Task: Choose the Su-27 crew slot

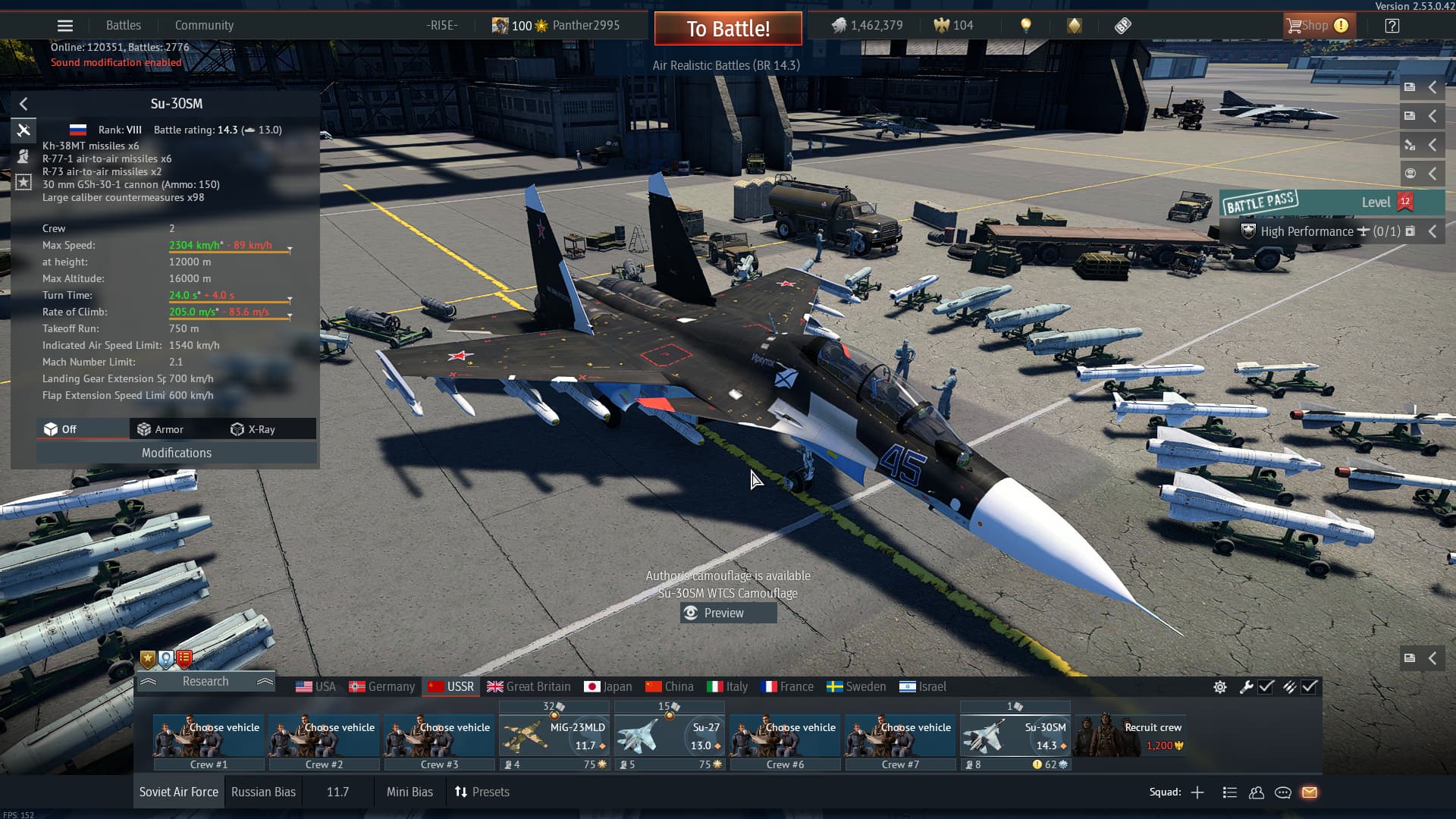Action: tap(670, 736)
